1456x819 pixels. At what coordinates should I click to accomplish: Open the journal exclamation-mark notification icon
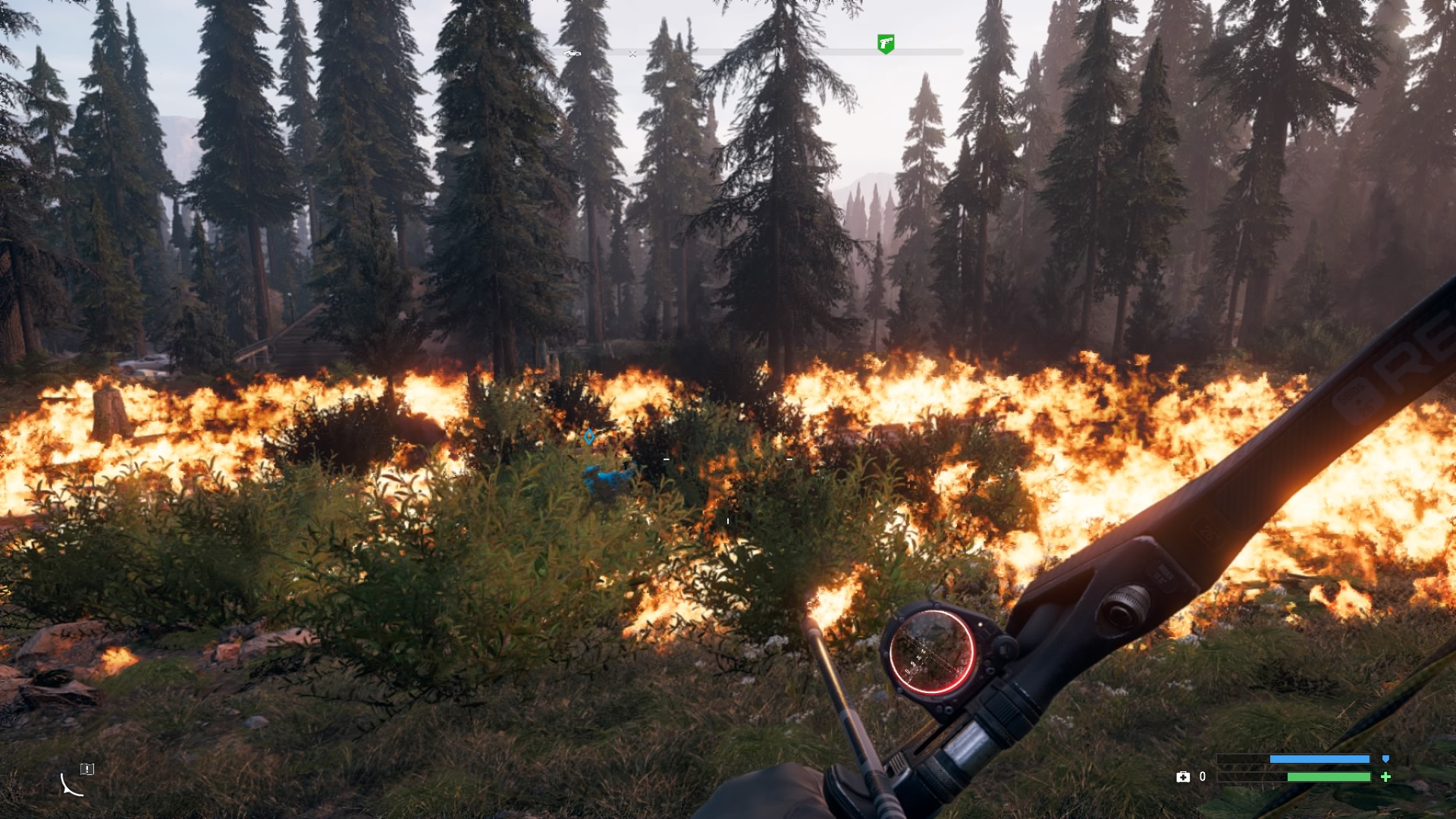[87, 769]
